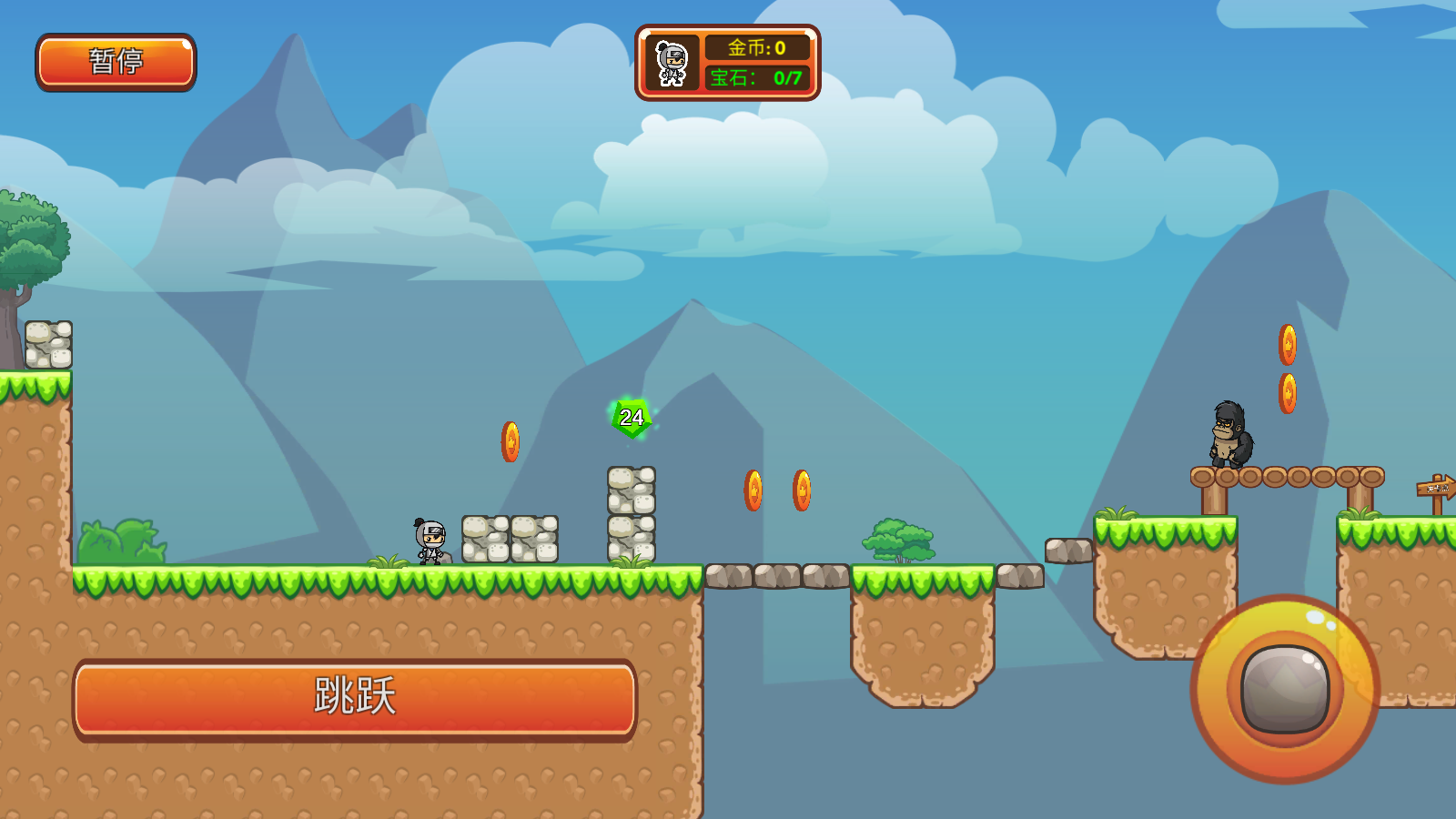Pause the game with the 暂停 button
Screen dimensions: 1456x819
point(116,62)
